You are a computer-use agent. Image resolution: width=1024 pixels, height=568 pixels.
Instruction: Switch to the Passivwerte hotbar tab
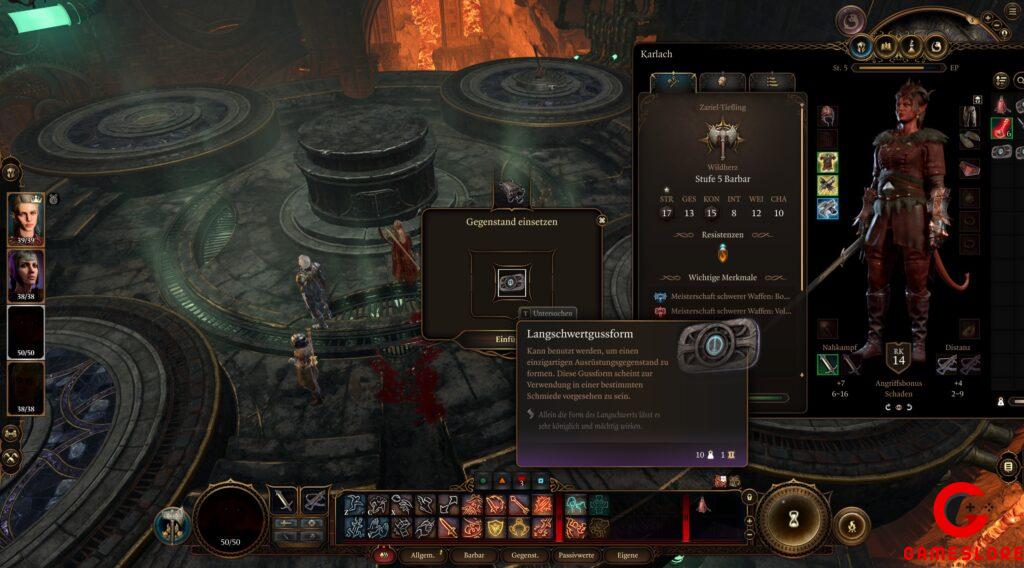576,555
